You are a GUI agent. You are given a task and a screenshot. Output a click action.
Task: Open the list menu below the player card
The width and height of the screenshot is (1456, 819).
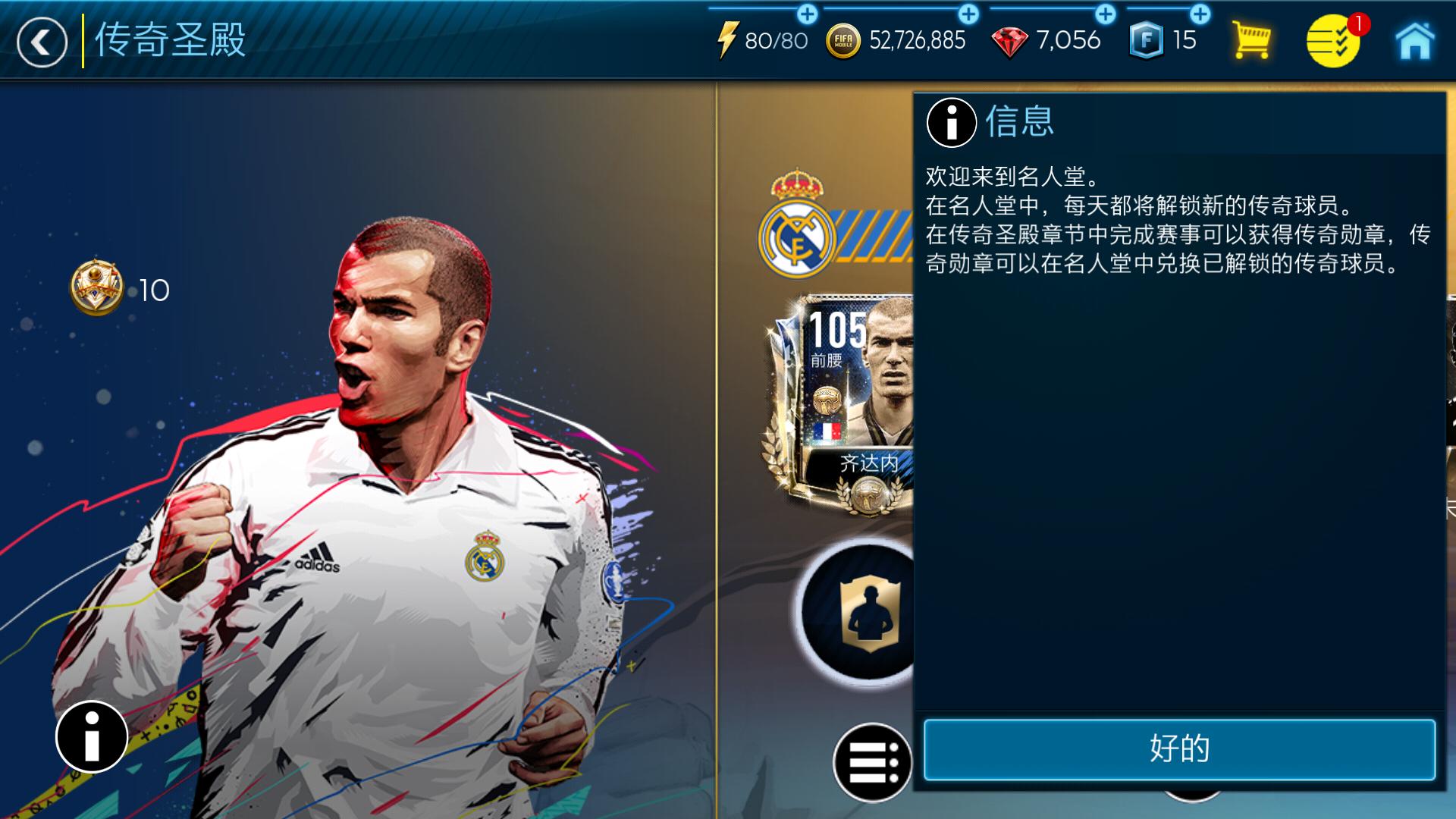pos(871,762)
